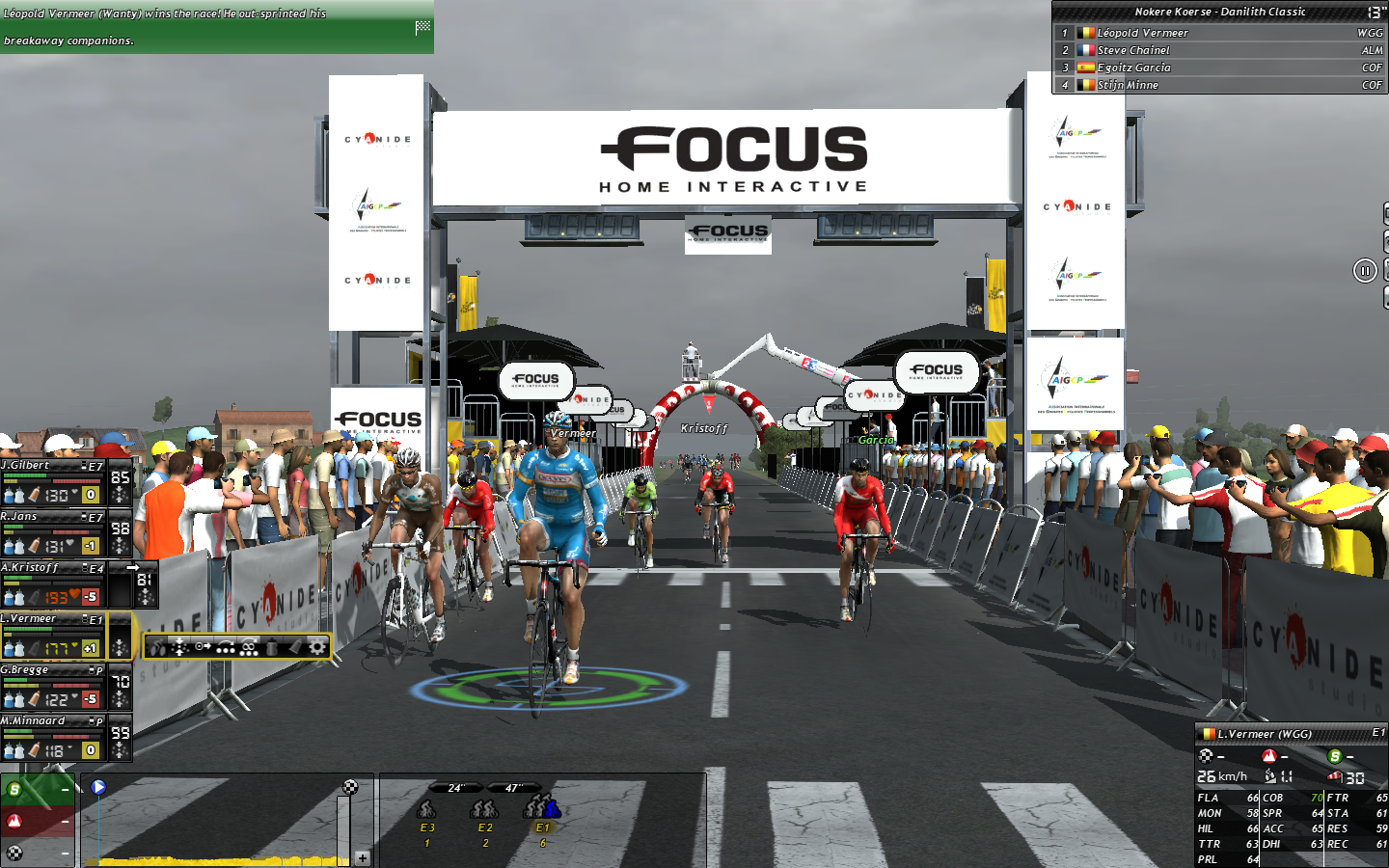Expand the stage profile with plus button

point(362,857)
